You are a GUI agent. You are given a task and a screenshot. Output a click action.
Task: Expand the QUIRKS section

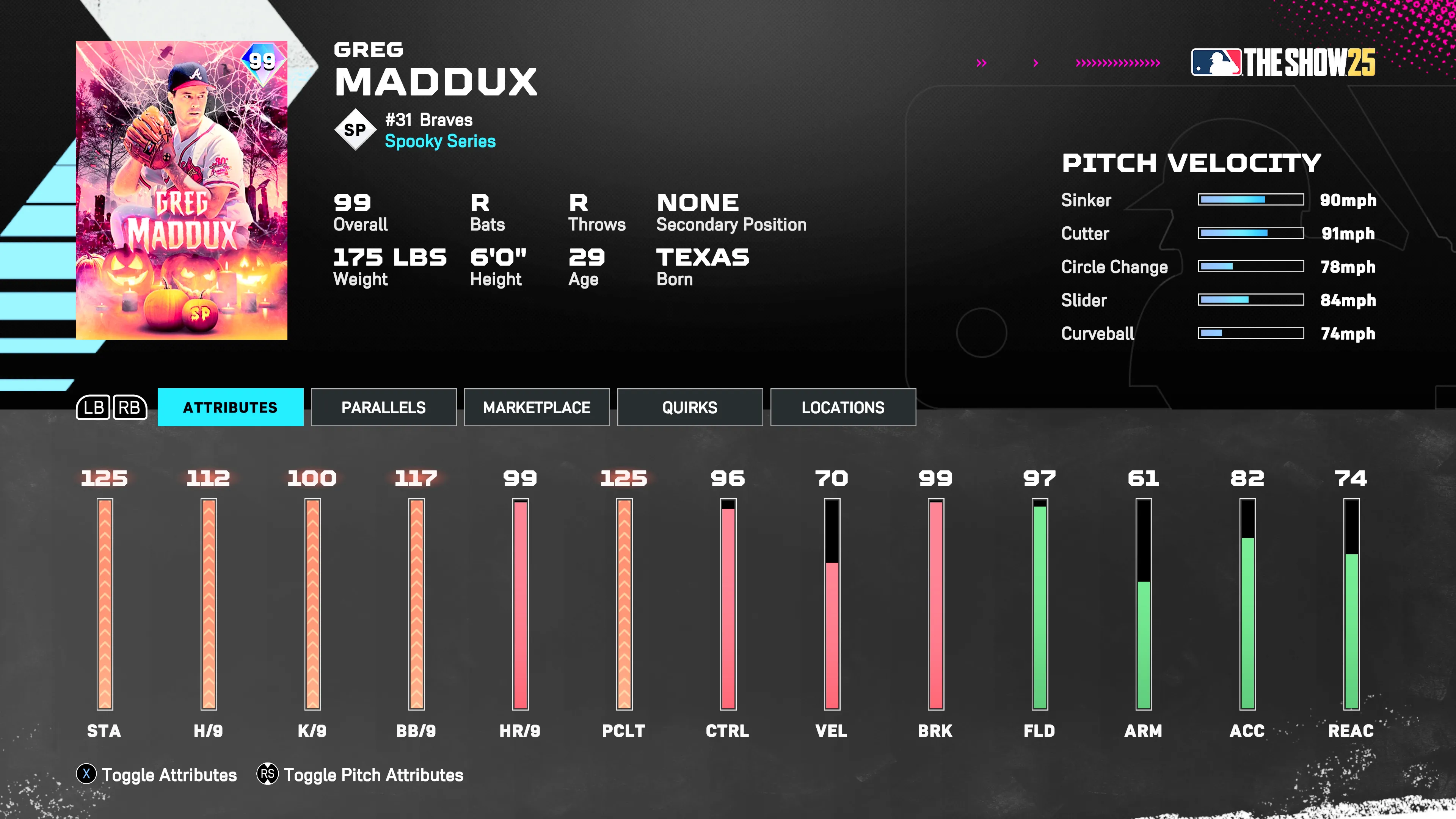[x=690, y=407]
